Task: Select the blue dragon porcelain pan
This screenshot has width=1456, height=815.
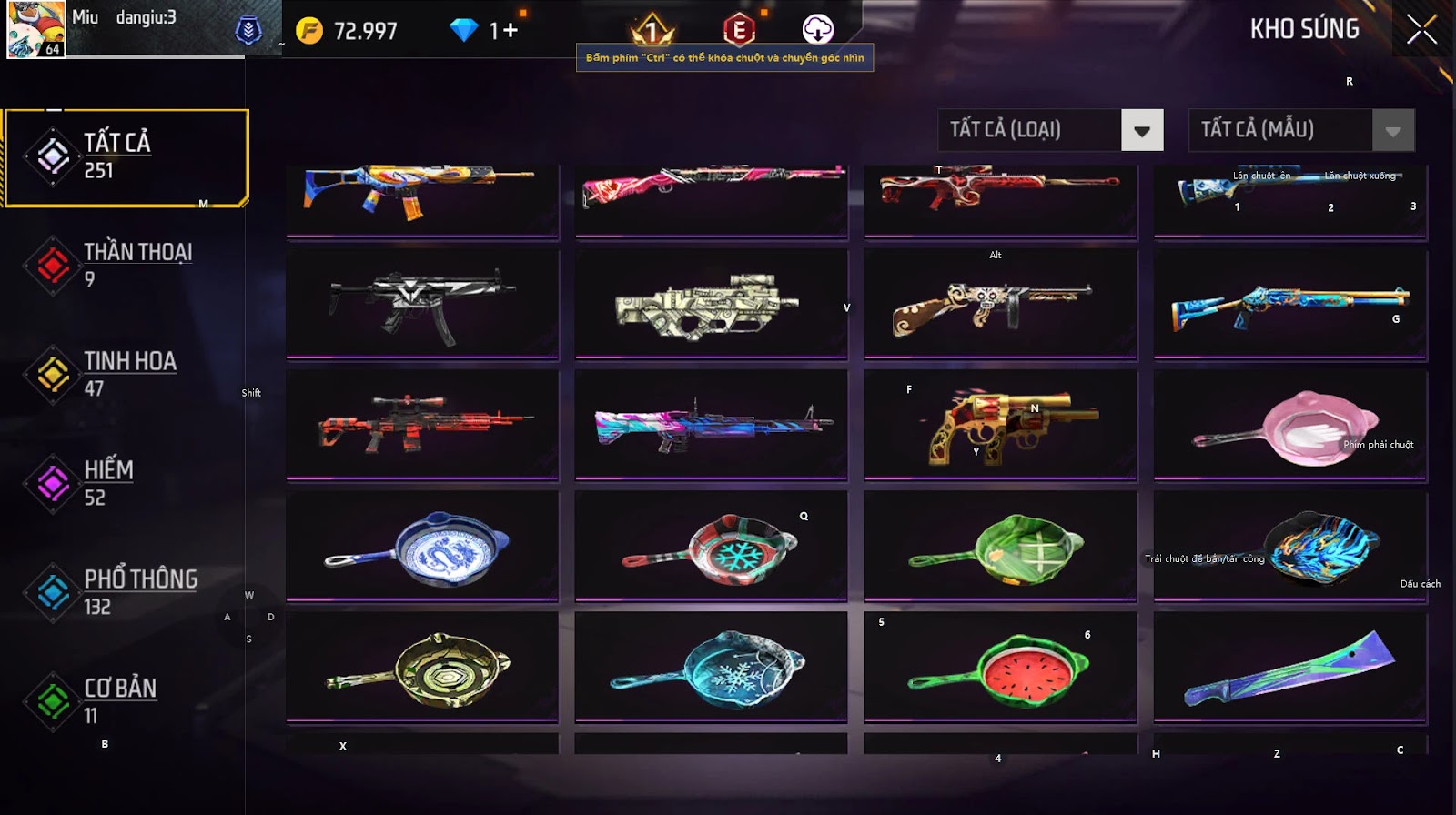Action: click(422, 547)
